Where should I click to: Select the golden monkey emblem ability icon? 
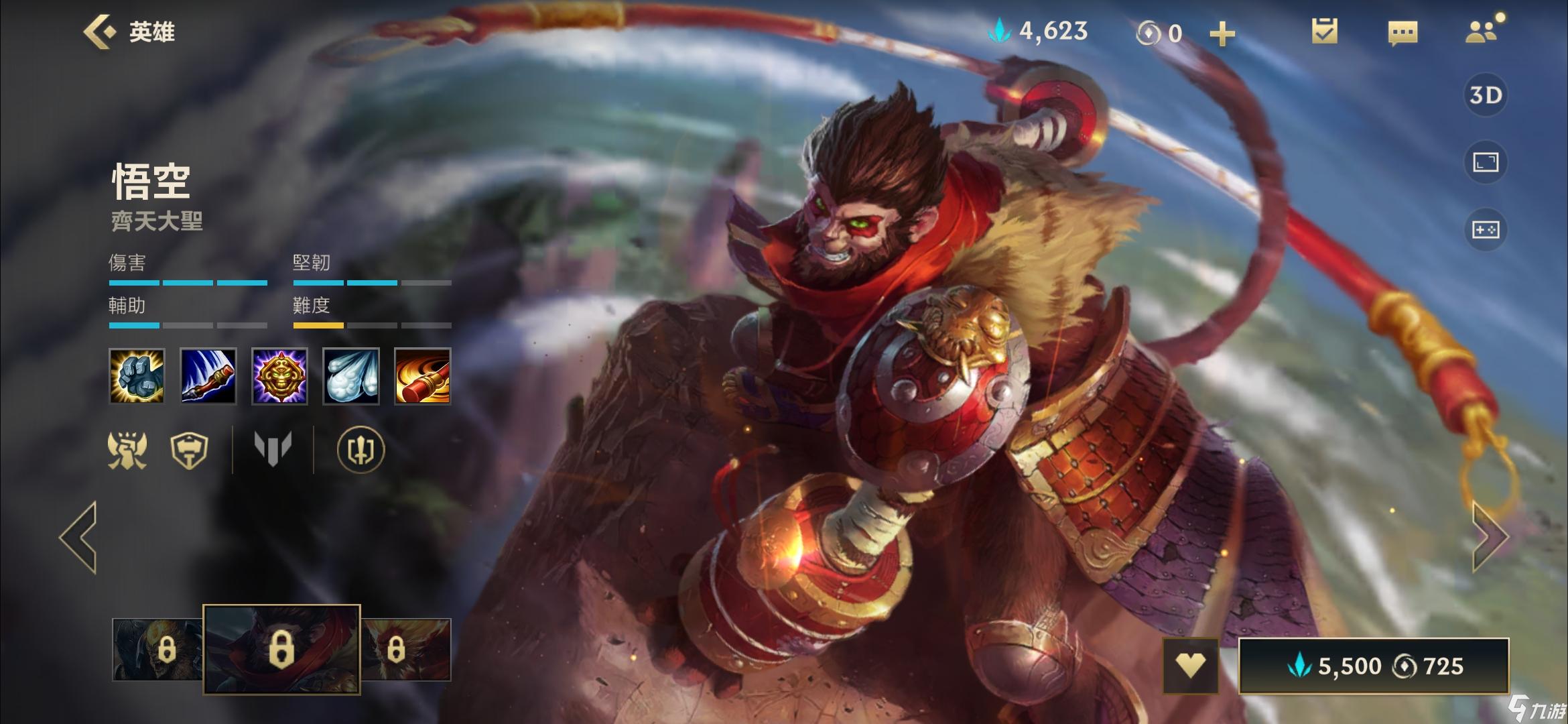(279, 376)
